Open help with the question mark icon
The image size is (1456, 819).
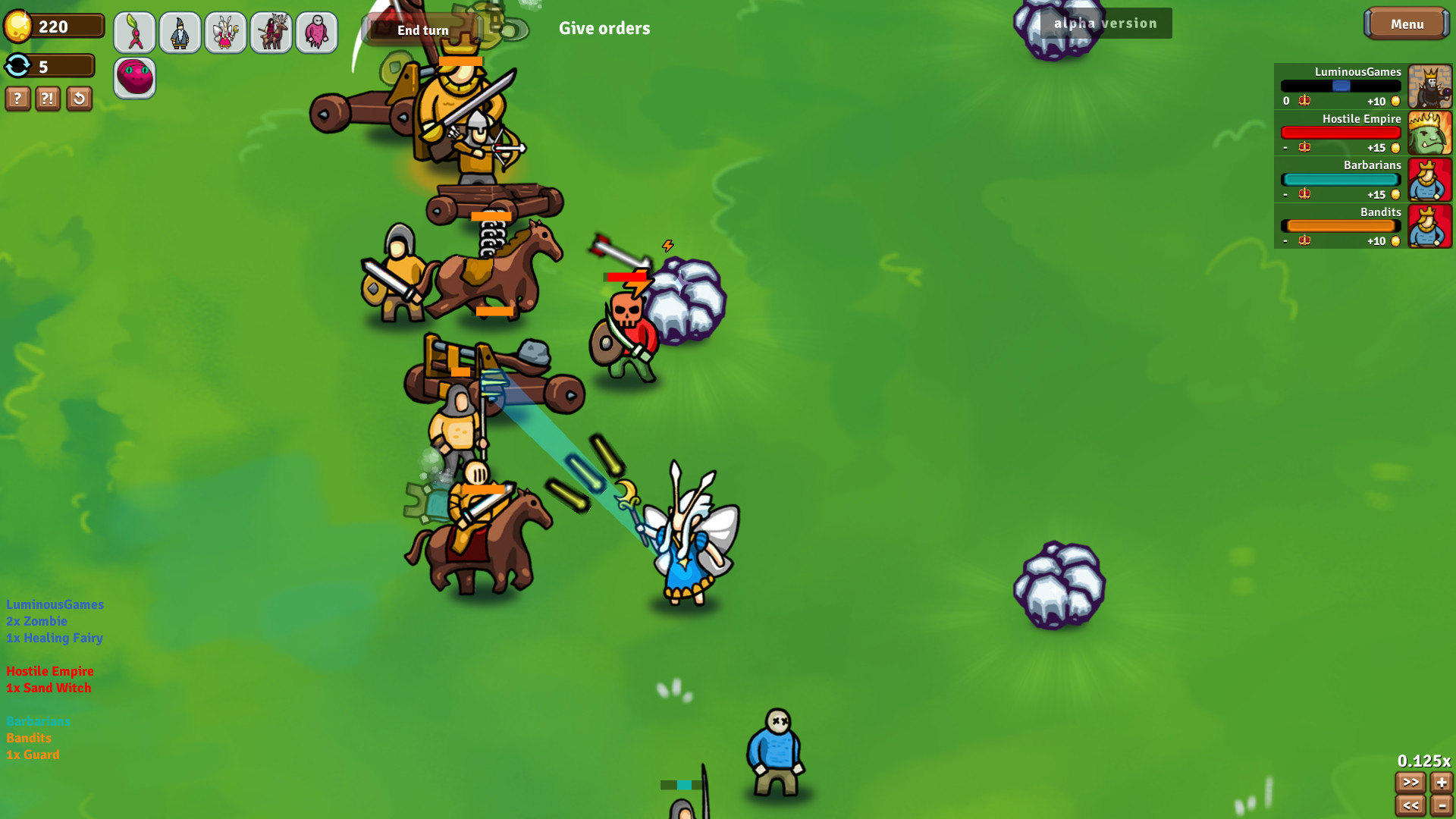pyautogui.click(x=17, y=99)
